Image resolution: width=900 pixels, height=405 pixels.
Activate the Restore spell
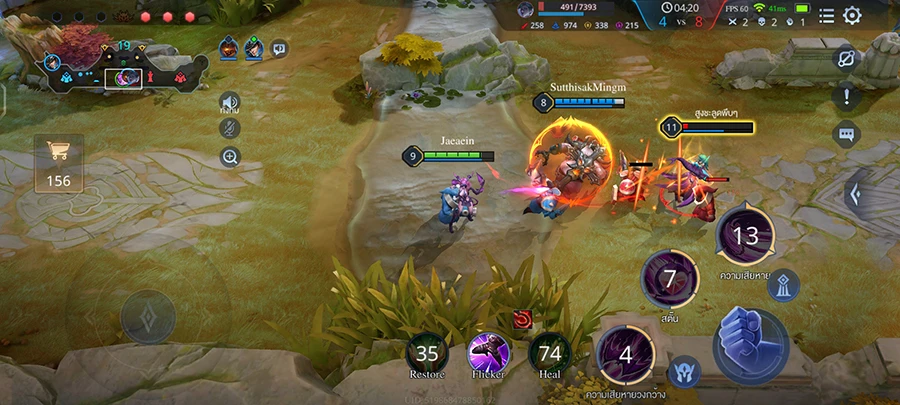427,353
